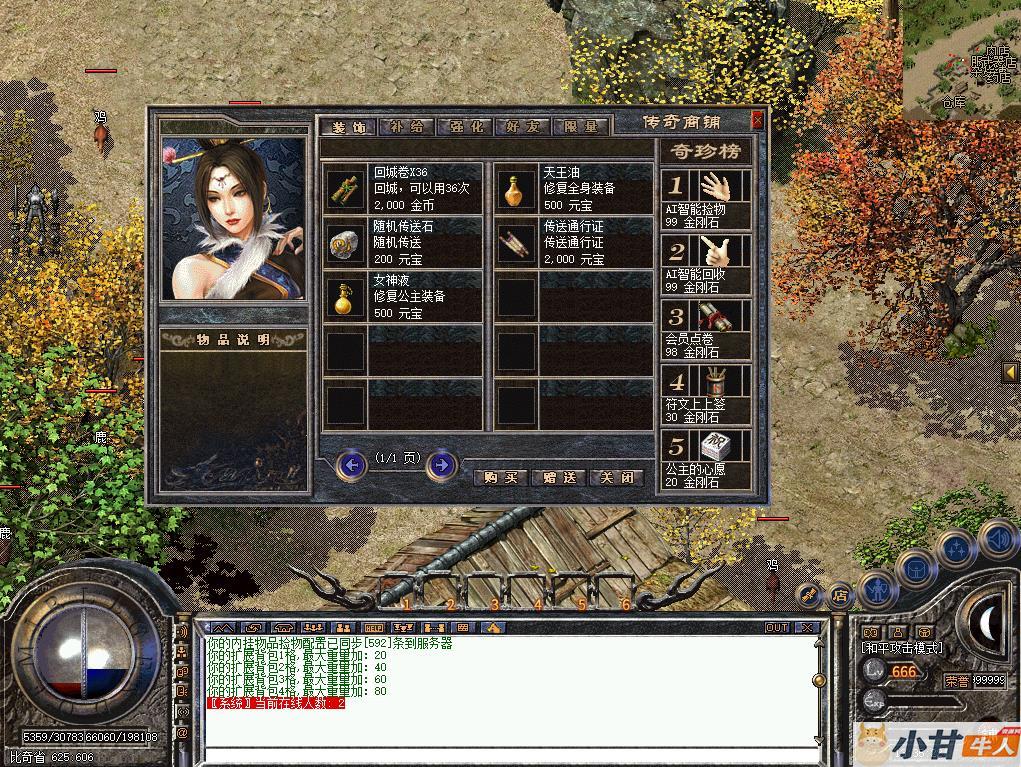Switch to the 补给 shop tab
The image size is (1021, 767).
coord(407,127)
